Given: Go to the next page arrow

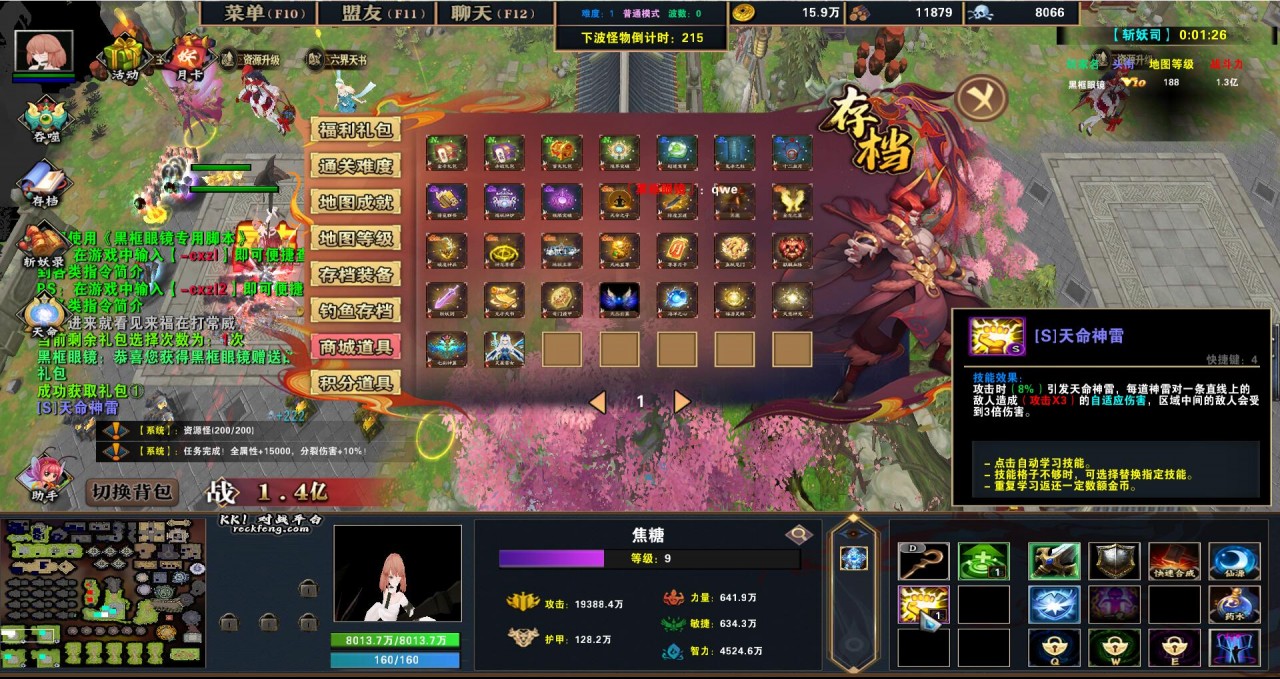Looking at the screenshot, I should [x=682, y=402].
